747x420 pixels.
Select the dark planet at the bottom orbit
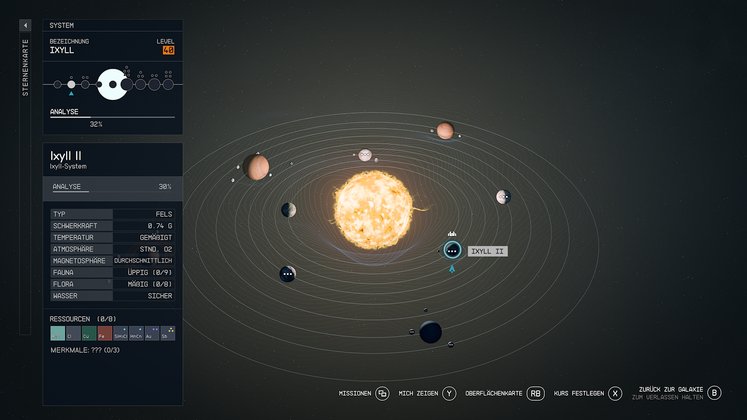coord(431,331)
